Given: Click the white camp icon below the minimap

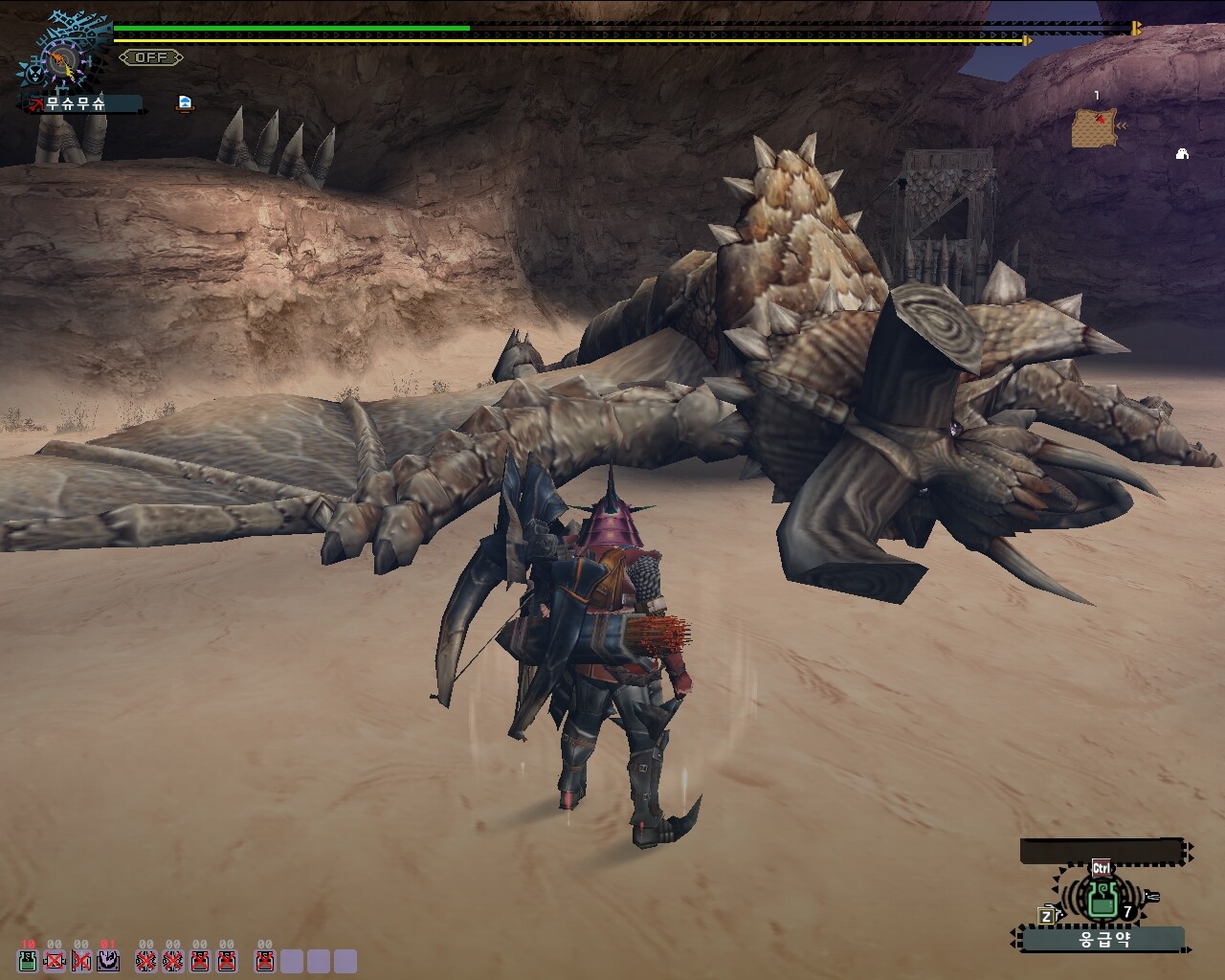Looking at the screenshot, I should [x=1182, y=153].
